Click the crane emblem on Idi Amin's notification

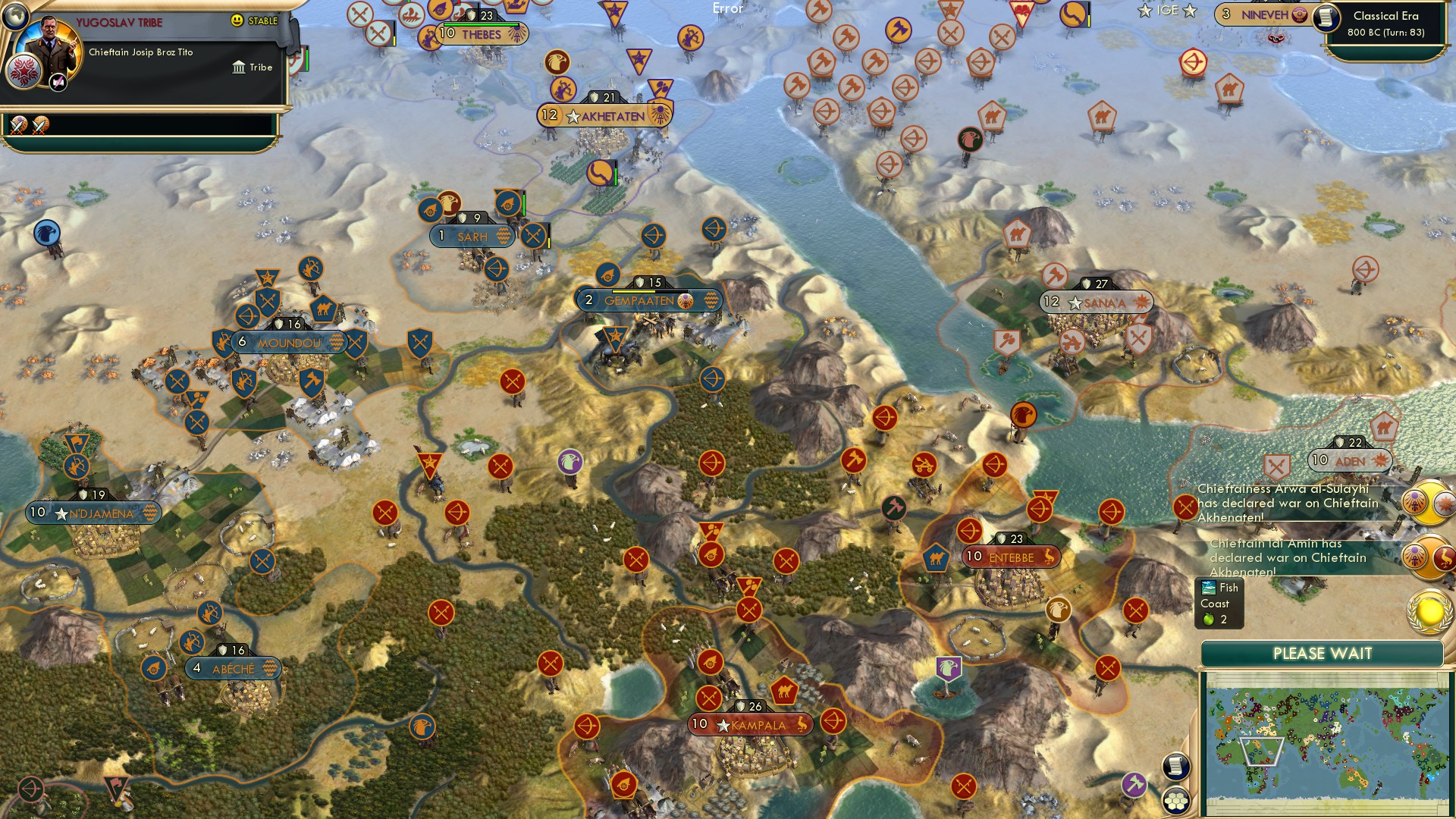pyautogui.click(x=1443, y=557)
